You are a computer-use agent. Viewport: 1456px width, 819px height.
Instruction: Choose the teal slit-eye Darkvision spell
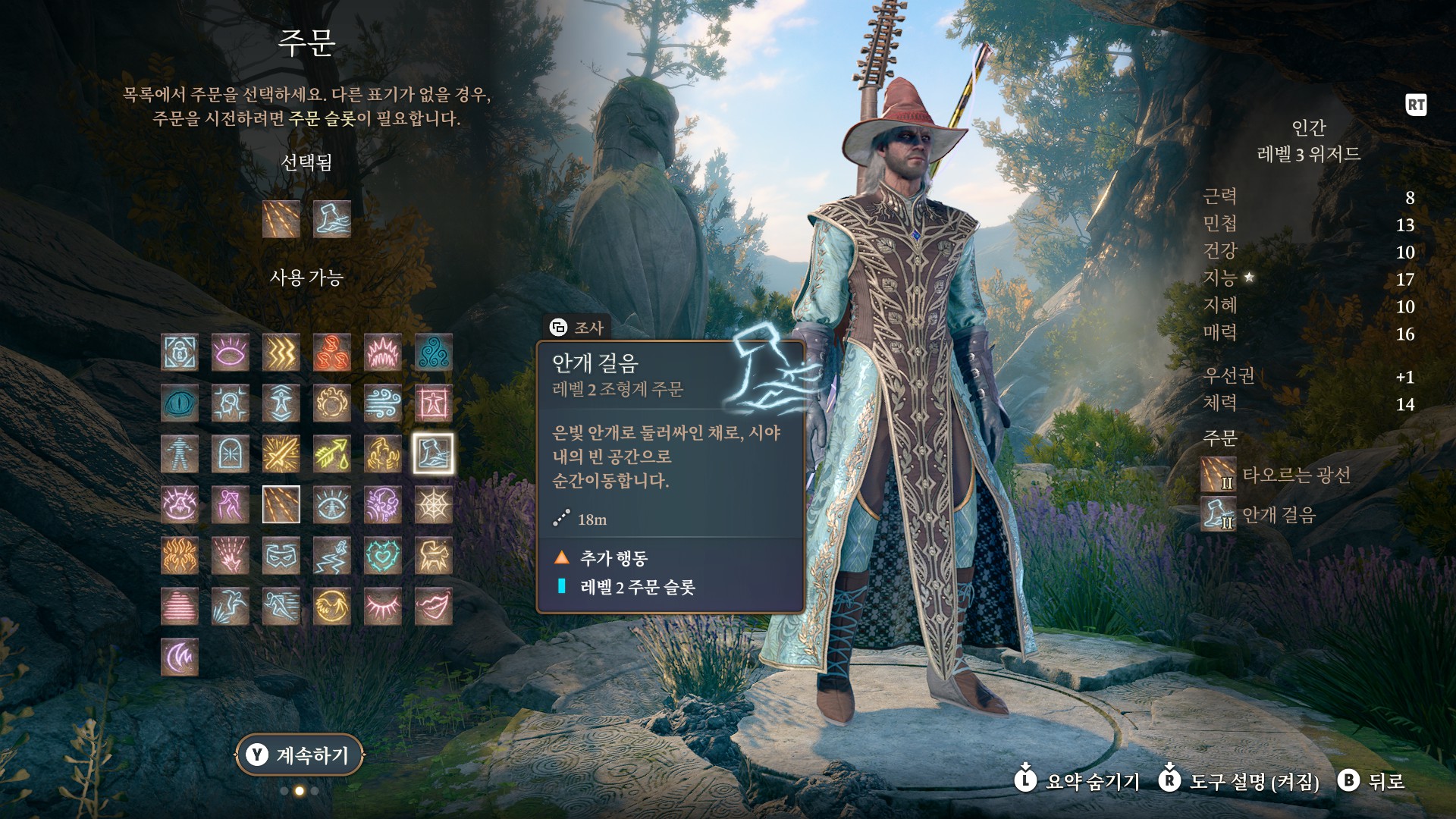point(180,403)
